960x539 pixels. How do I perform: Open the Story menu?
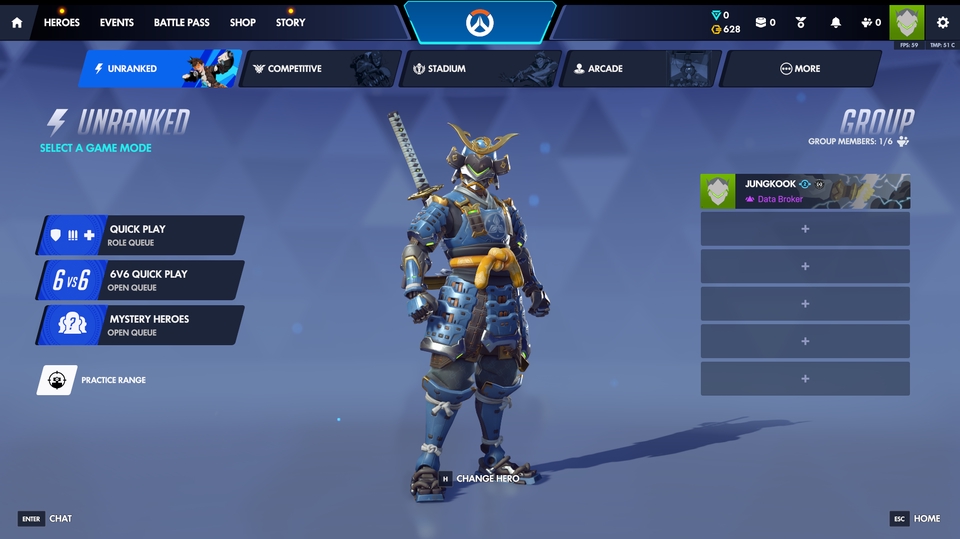(291, 22)
